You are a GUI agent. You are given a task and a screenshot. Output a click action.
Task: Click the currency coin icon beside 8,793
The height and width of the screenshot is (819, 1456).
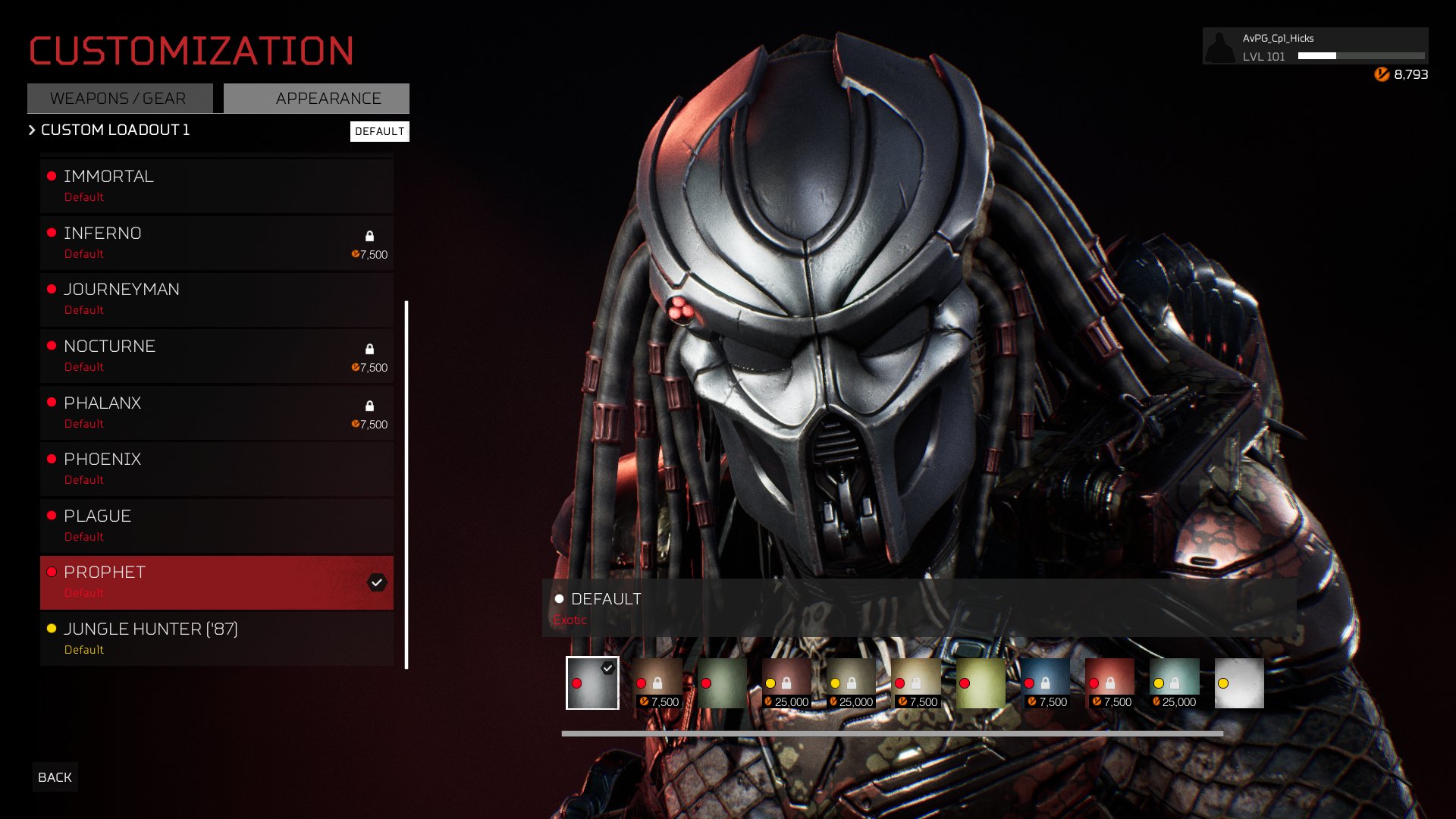tap(1382, 74)
